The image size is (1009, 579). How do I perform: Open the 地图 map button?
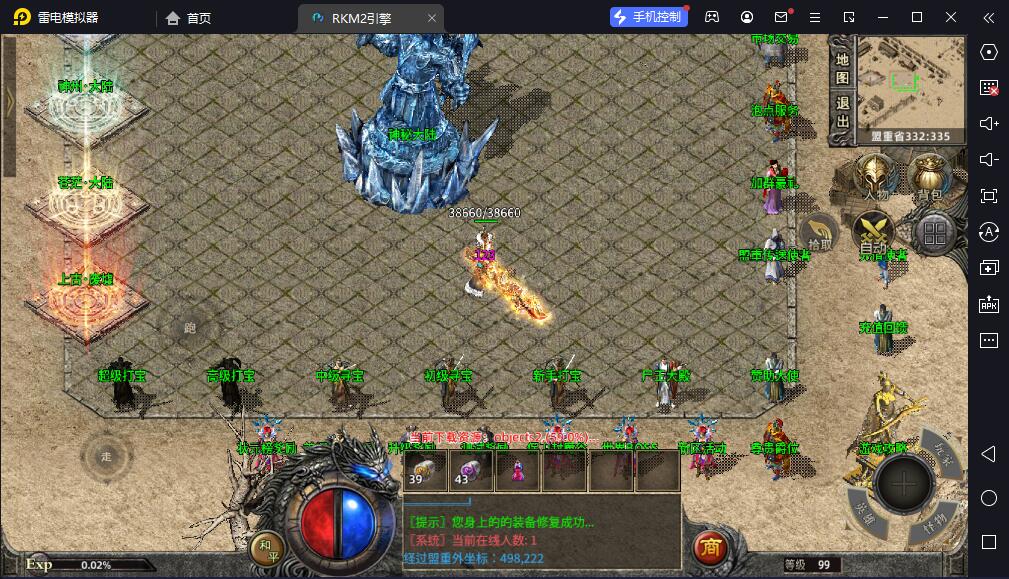[842, 65]
